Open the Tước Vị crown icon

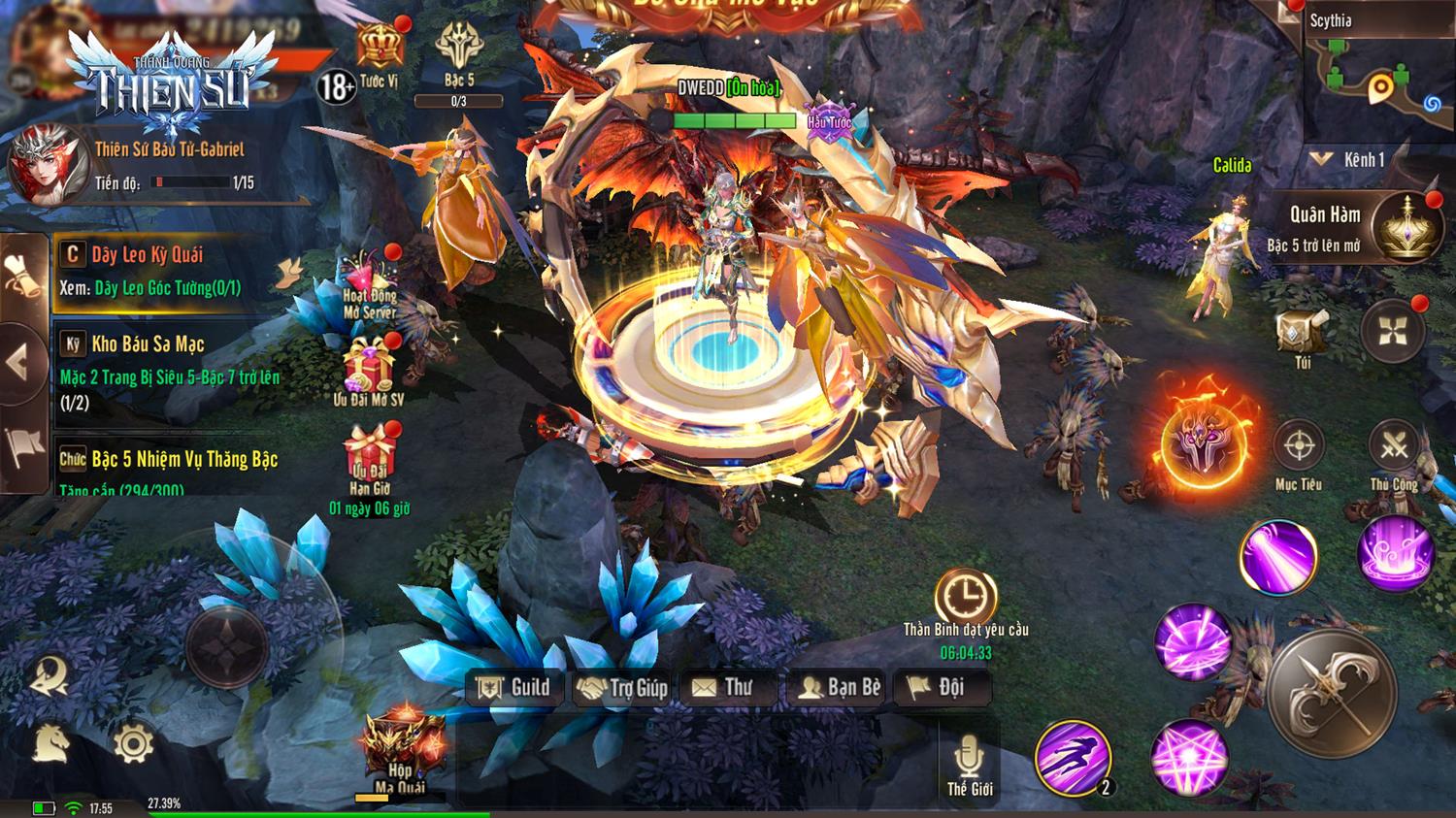379,50
